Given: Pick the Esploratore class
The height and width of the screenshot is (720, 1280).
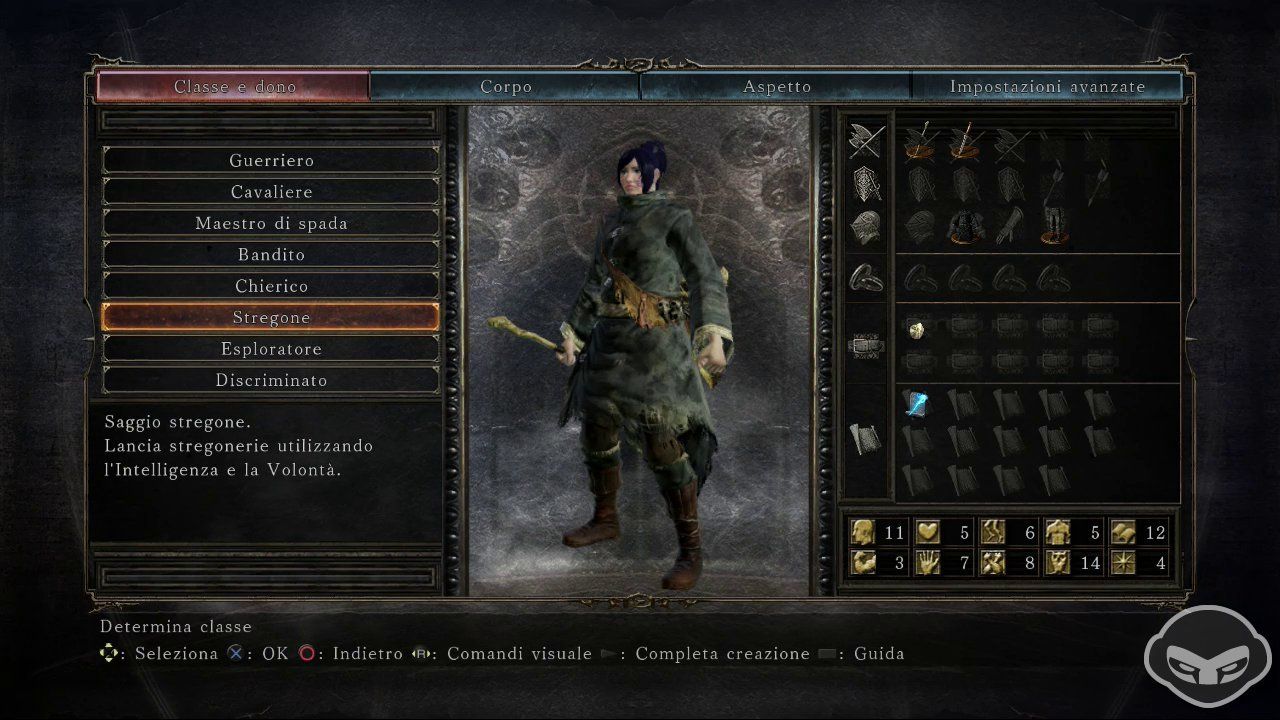Looking at the screenshot, I should [270, 348].
